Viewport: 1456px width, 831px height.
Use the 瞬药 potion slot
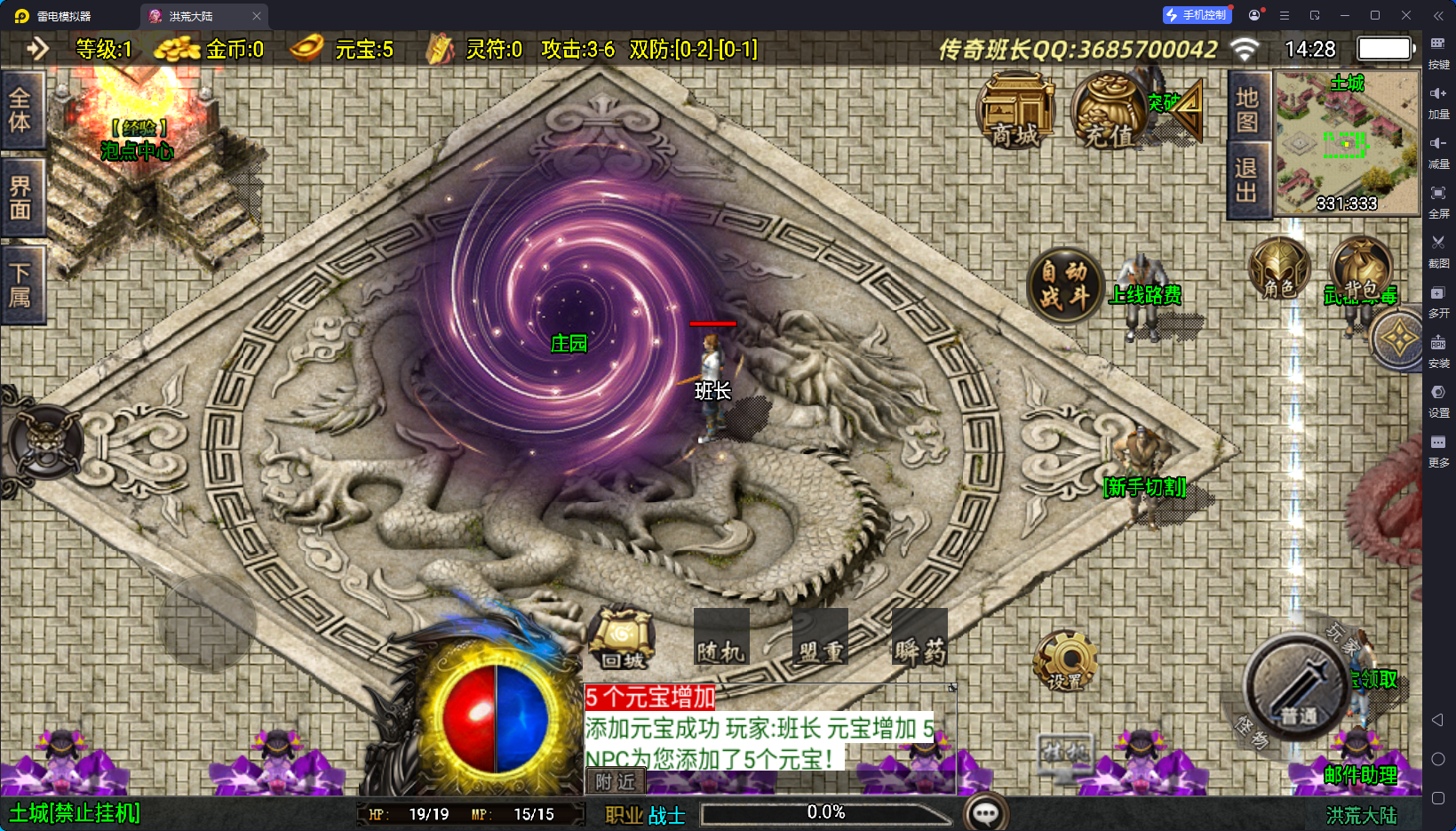point(919,638)
